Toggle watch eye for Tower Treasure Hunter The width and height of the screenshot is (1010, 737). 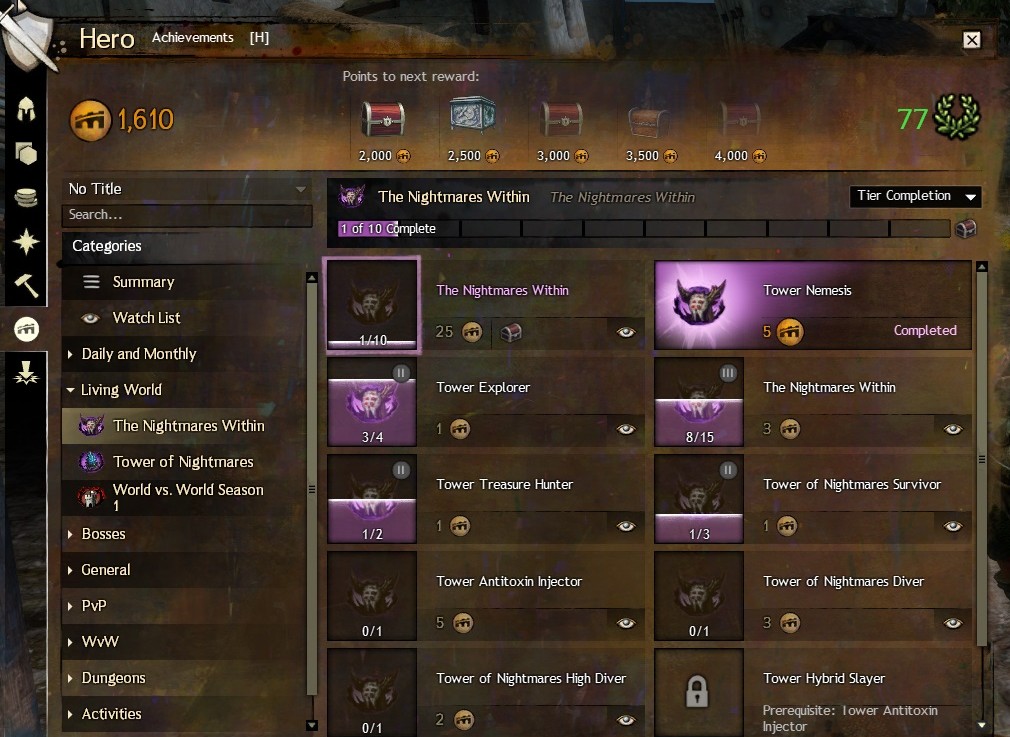coord(626,526)
